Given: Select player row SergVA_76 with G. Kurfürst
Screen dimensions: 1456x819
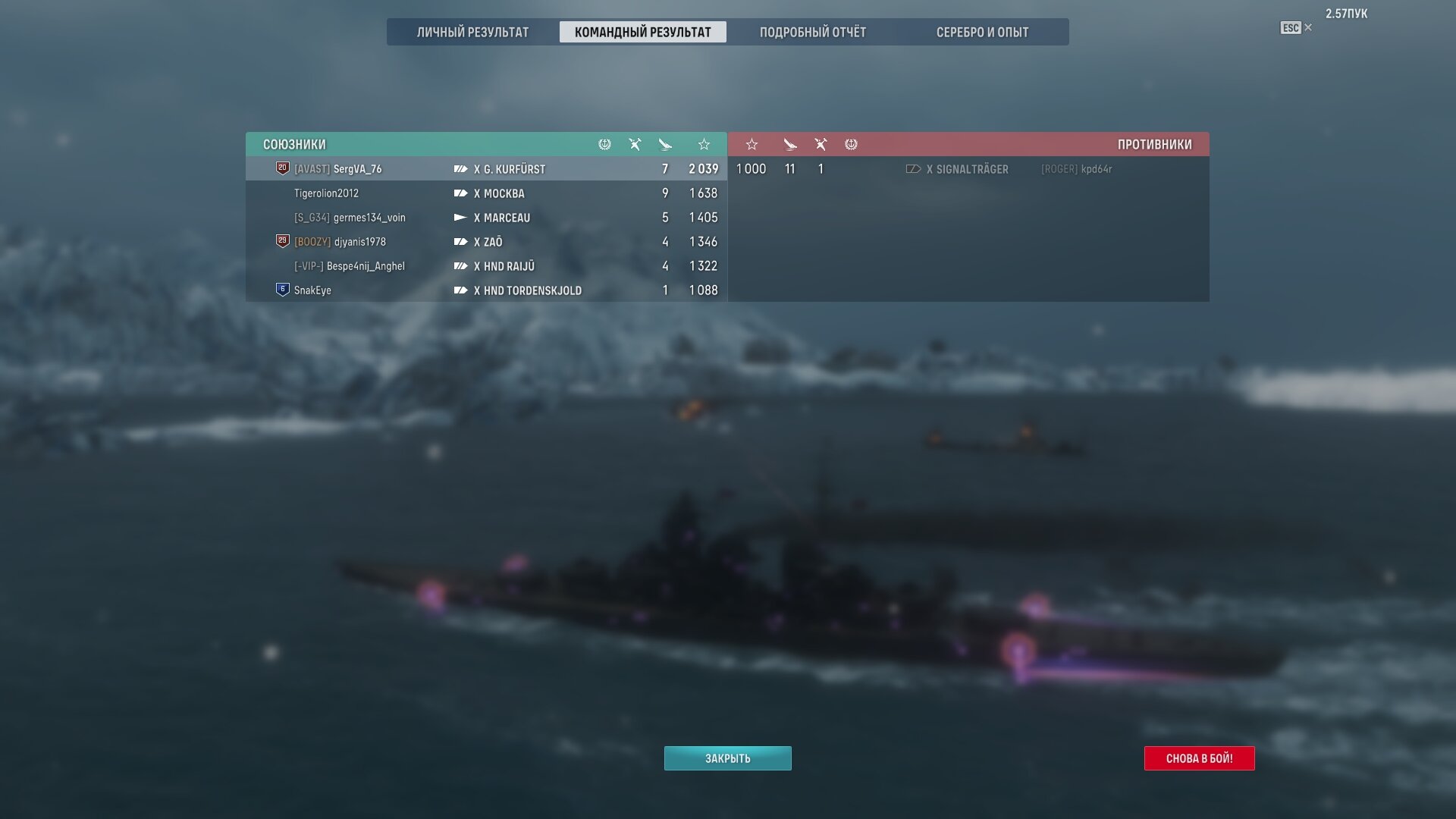Looking at the screenshot, I should click(486, 169).
